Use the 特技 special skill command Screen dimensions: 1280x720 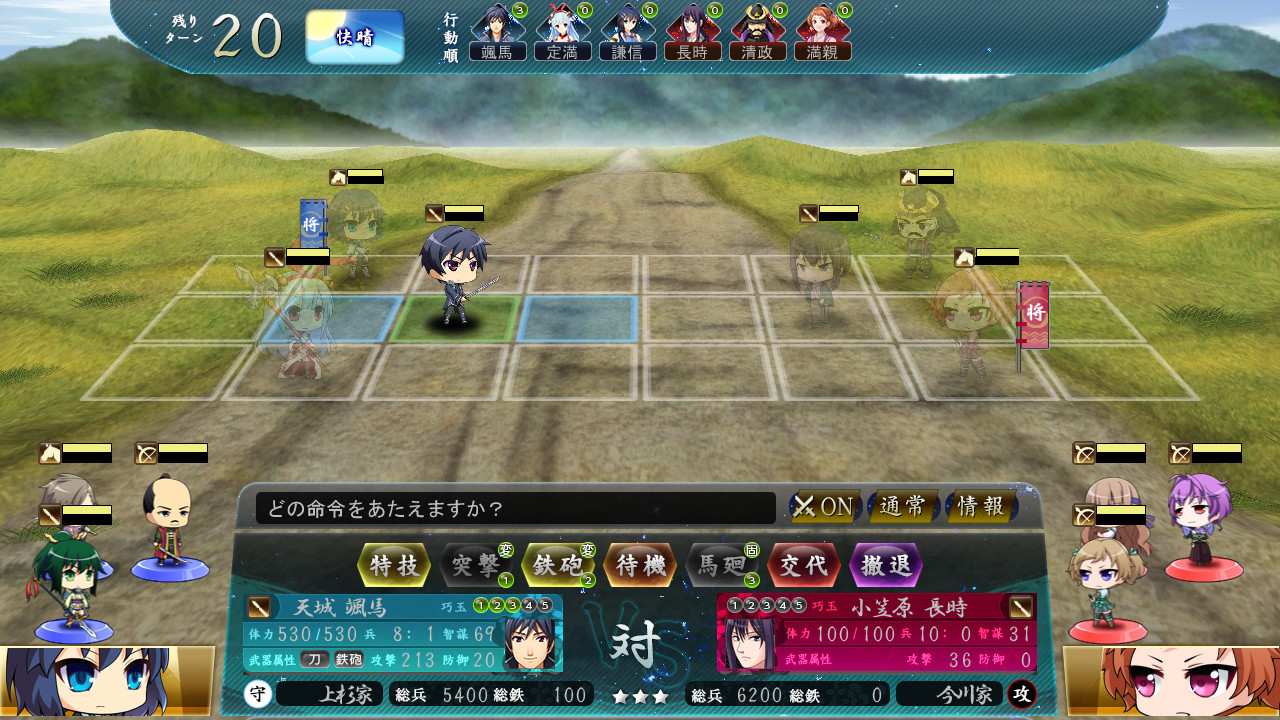394,565
